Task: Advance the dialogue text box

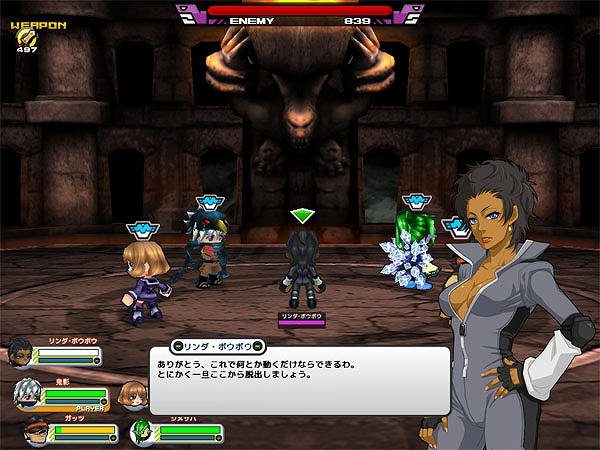Action: (x=300, y=380)
